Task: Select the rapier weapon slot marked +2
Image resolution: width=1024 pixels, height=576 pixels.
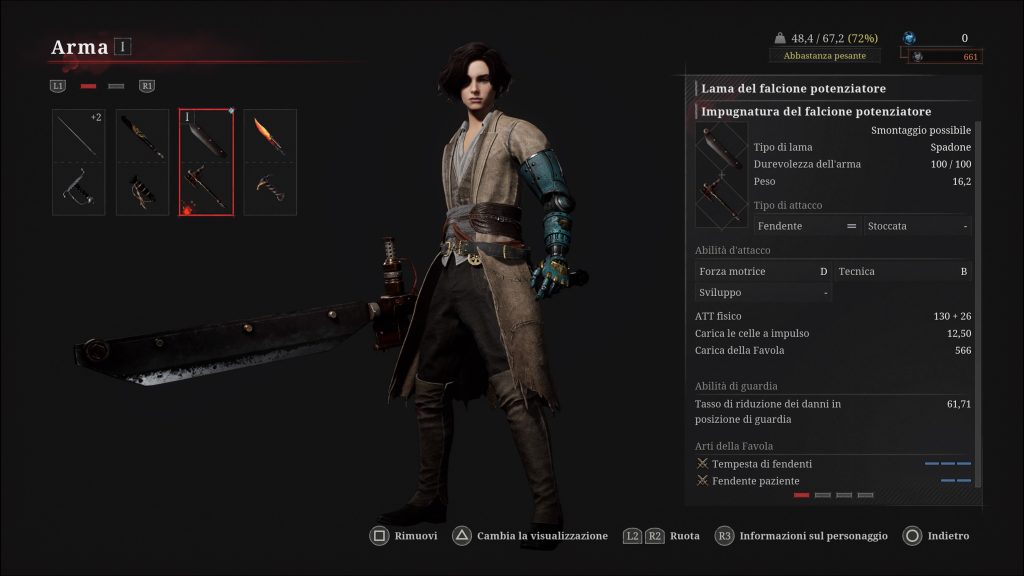Action: [78, 162]
